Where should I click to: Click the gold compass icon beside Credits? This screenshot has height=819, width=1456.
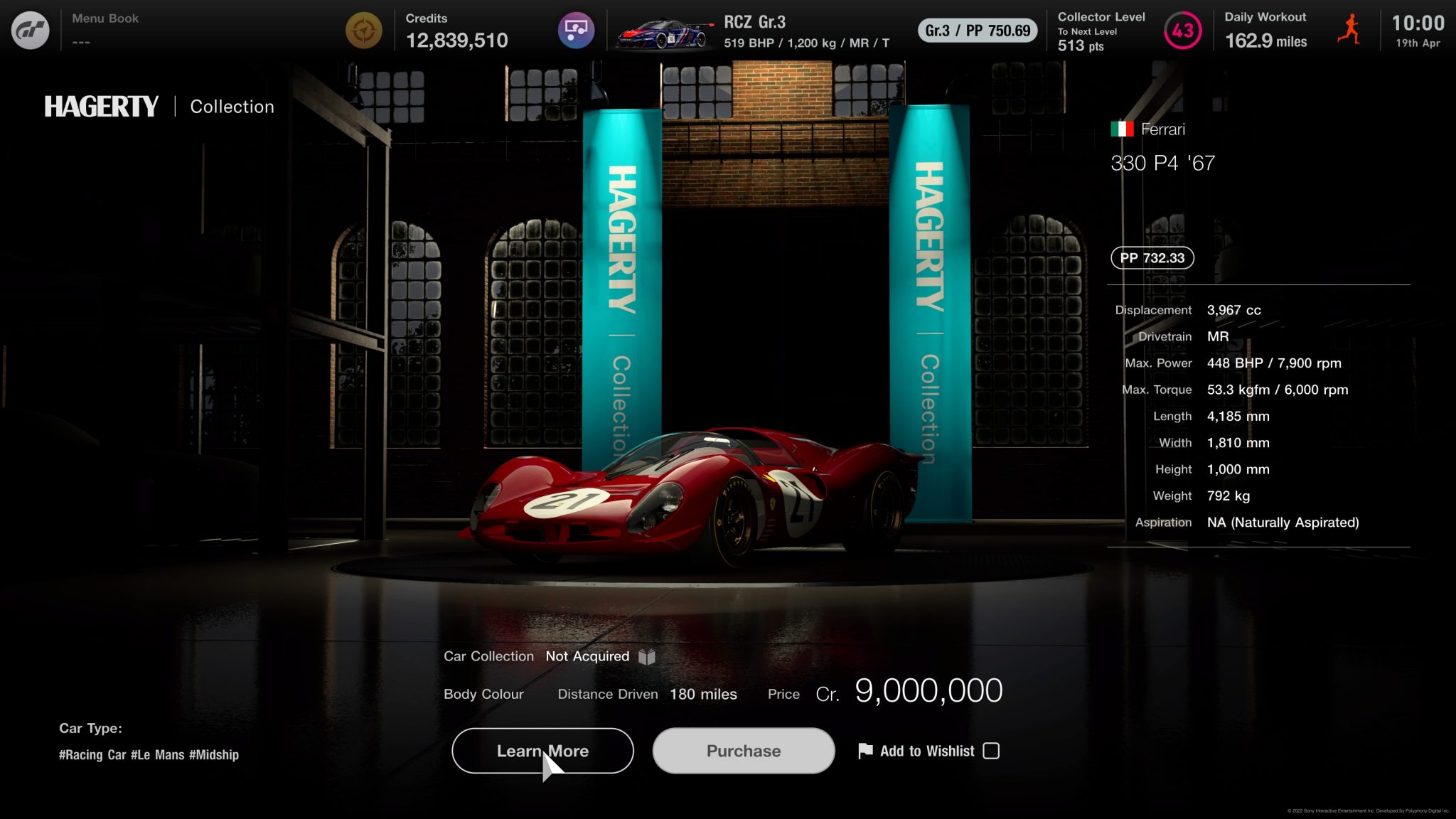(x=363, y=31)
